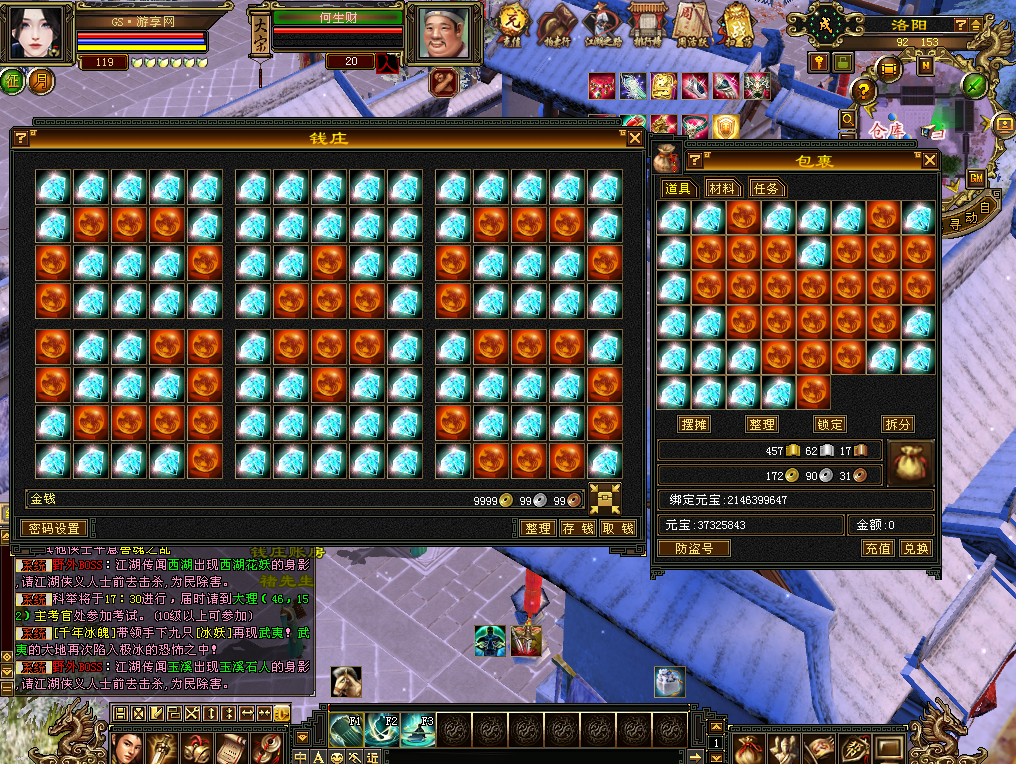Select the 道具 items tab
This screenshot has width=1016, height=764.
click(679, 188)
